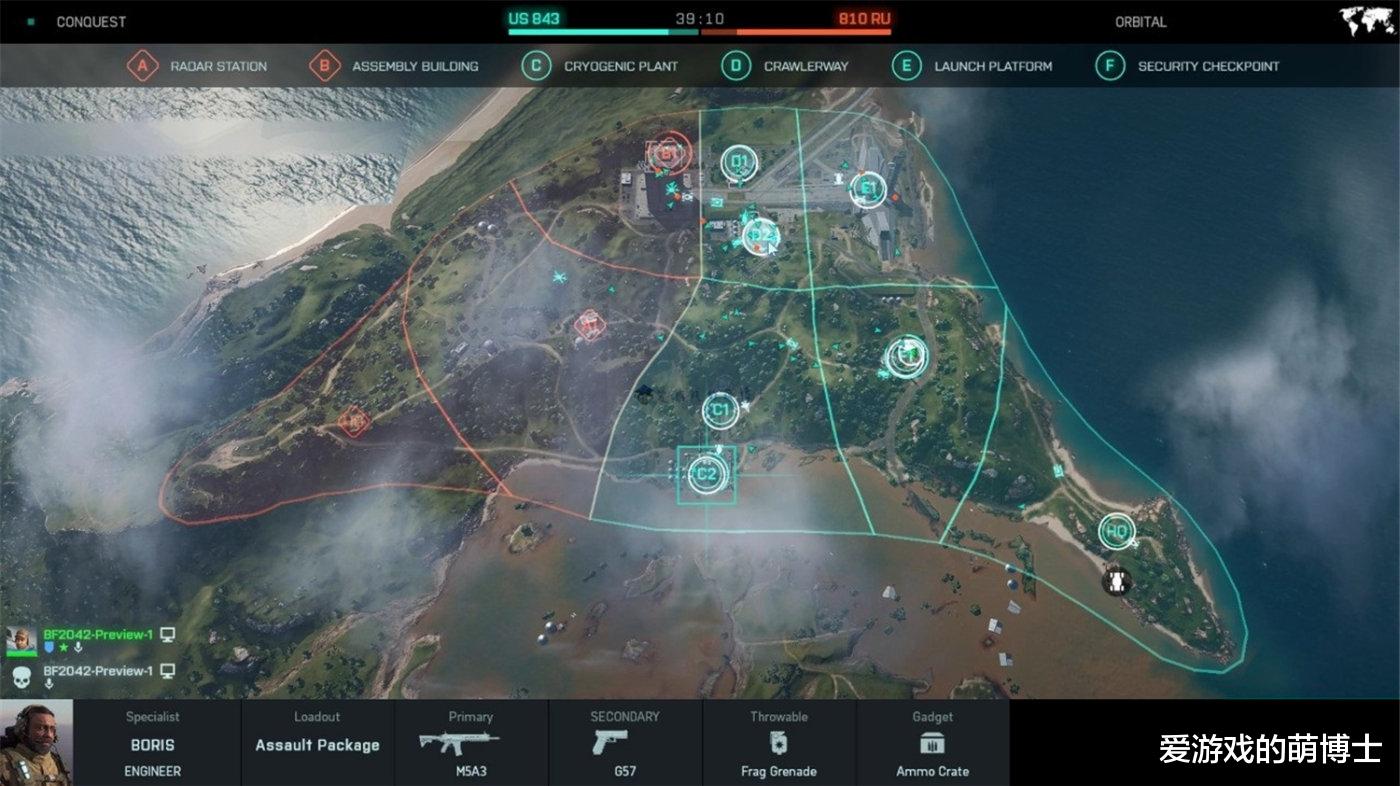
Task: Select the Cryogenic Plant legend icon C
Action: point(537,66)
